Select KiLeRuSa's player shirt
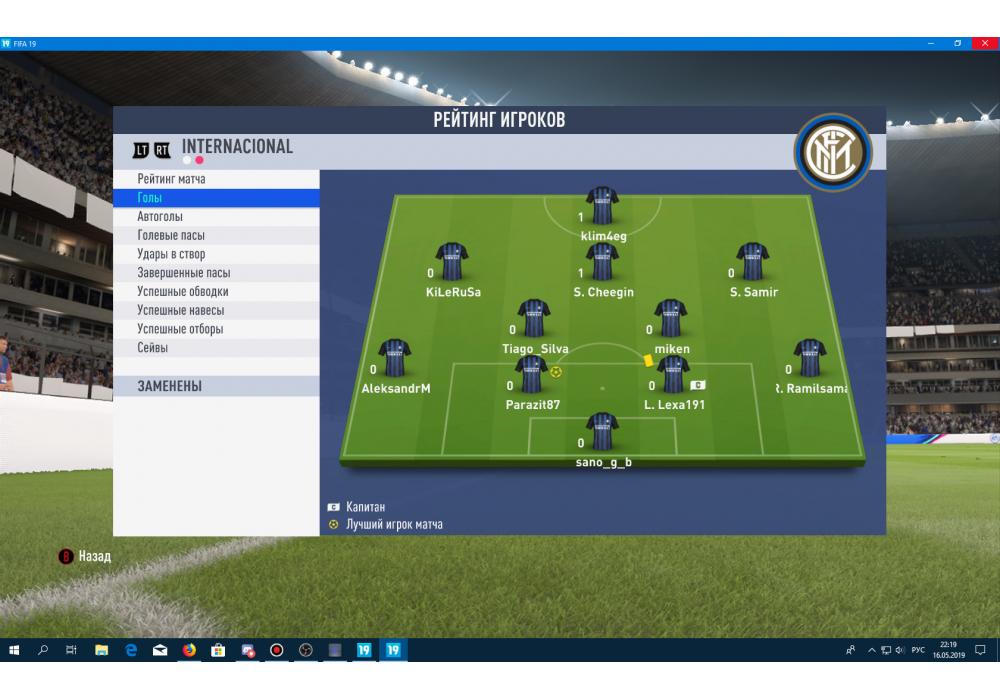 [452, 262]
